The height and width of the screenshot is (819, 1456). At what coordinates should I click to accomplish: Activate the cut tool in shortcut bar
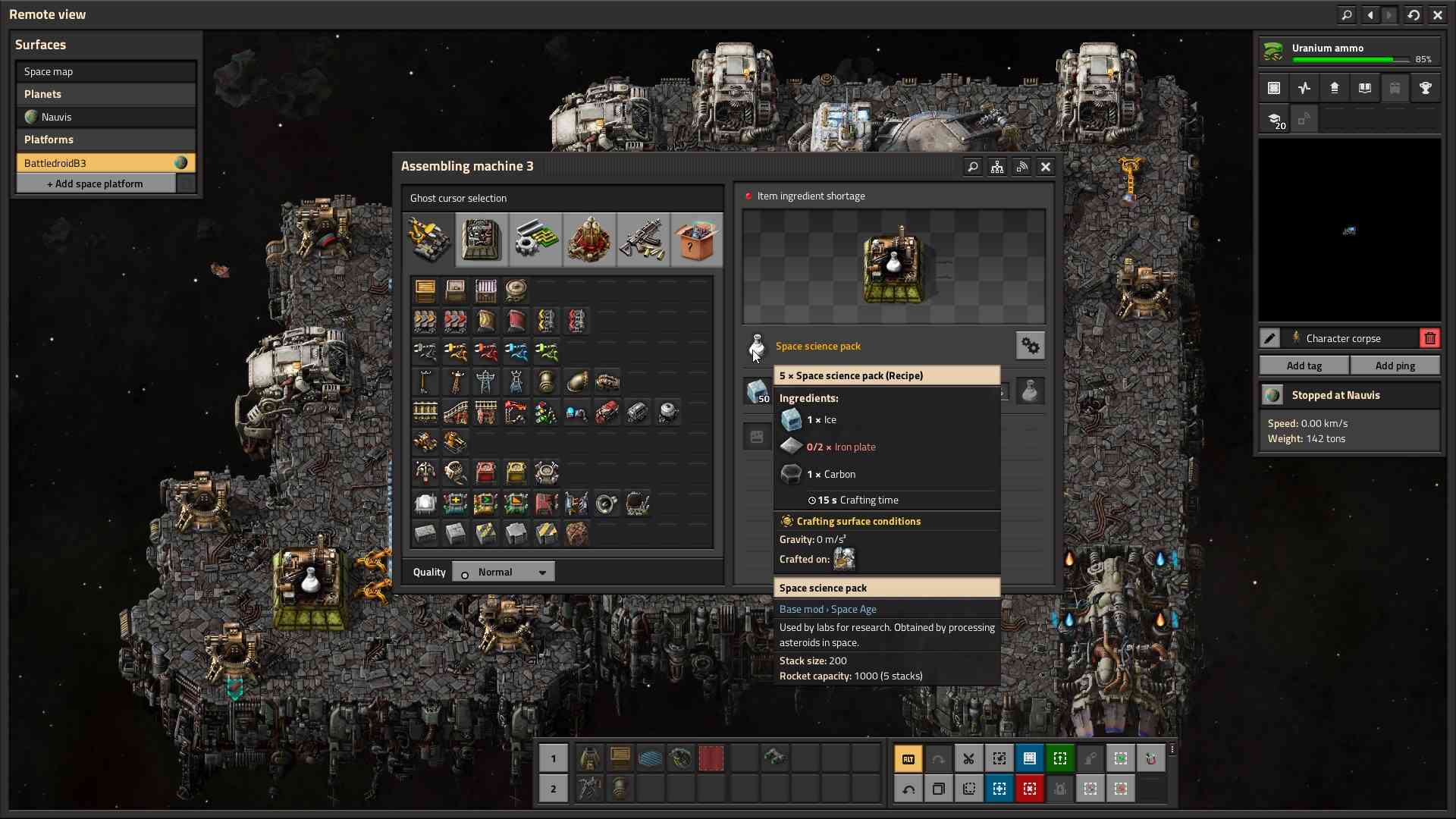[968, 758]
